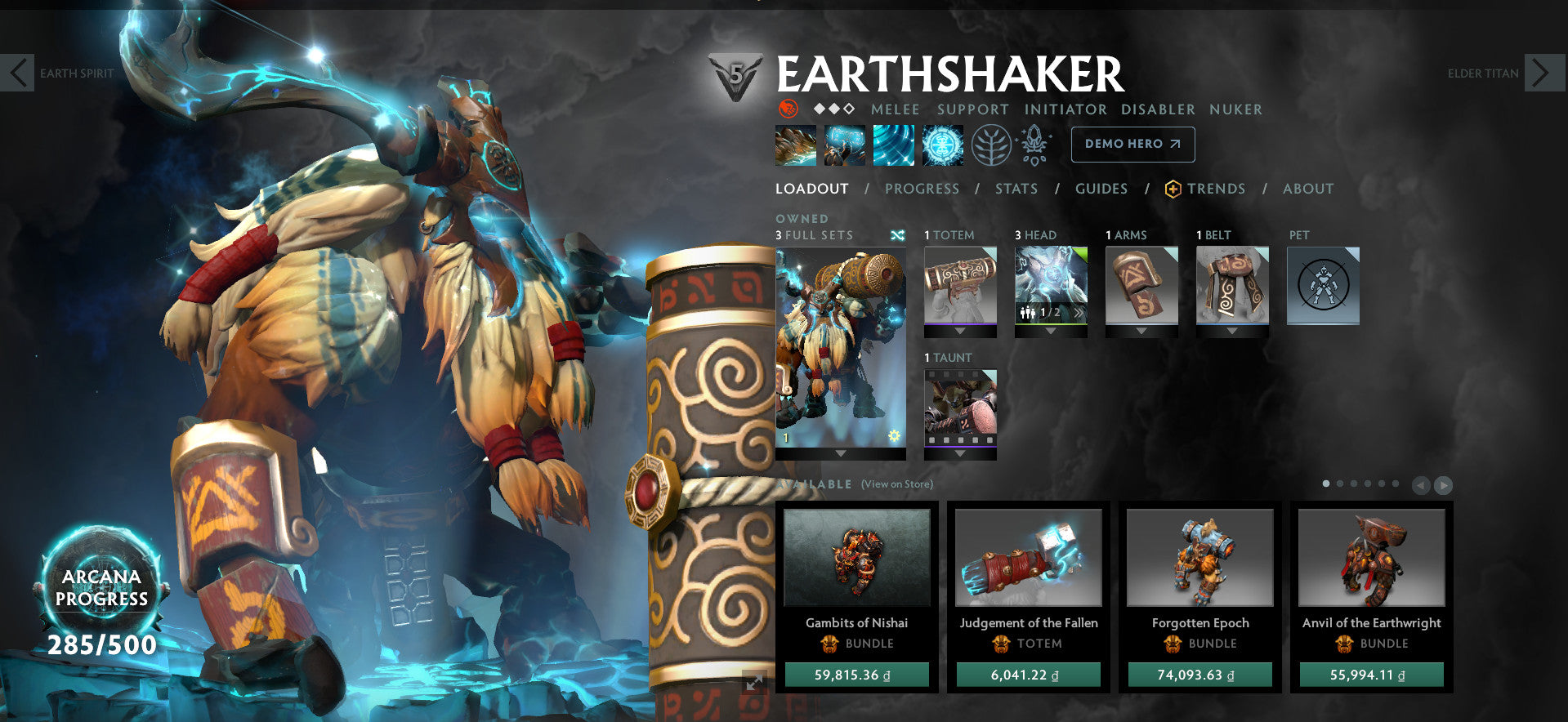Switch to the STATS tab
The image size is (1568, 722).
pyautogui.click(x=1016, y=189)
